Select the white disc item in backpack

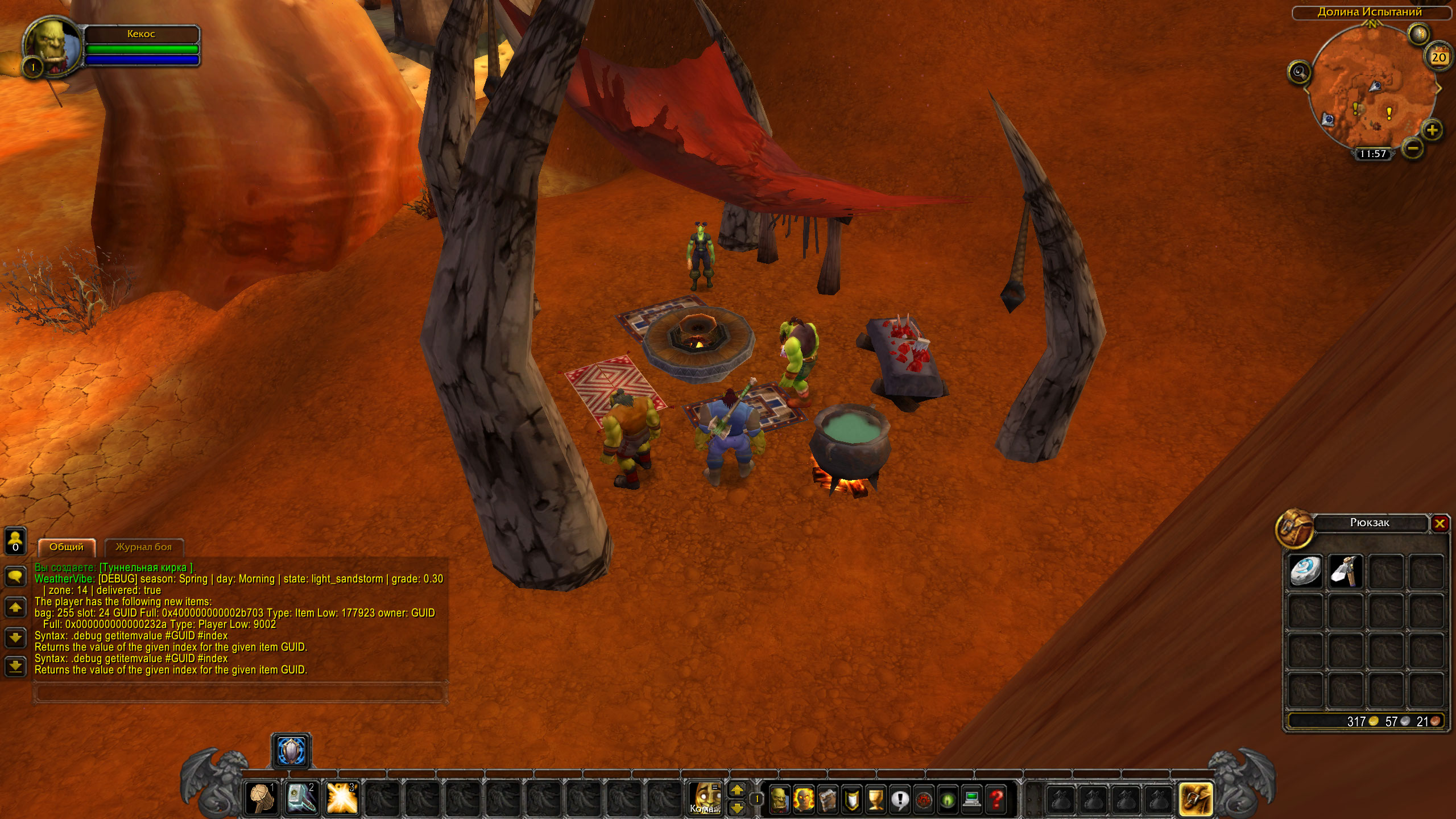[1305, 570]
